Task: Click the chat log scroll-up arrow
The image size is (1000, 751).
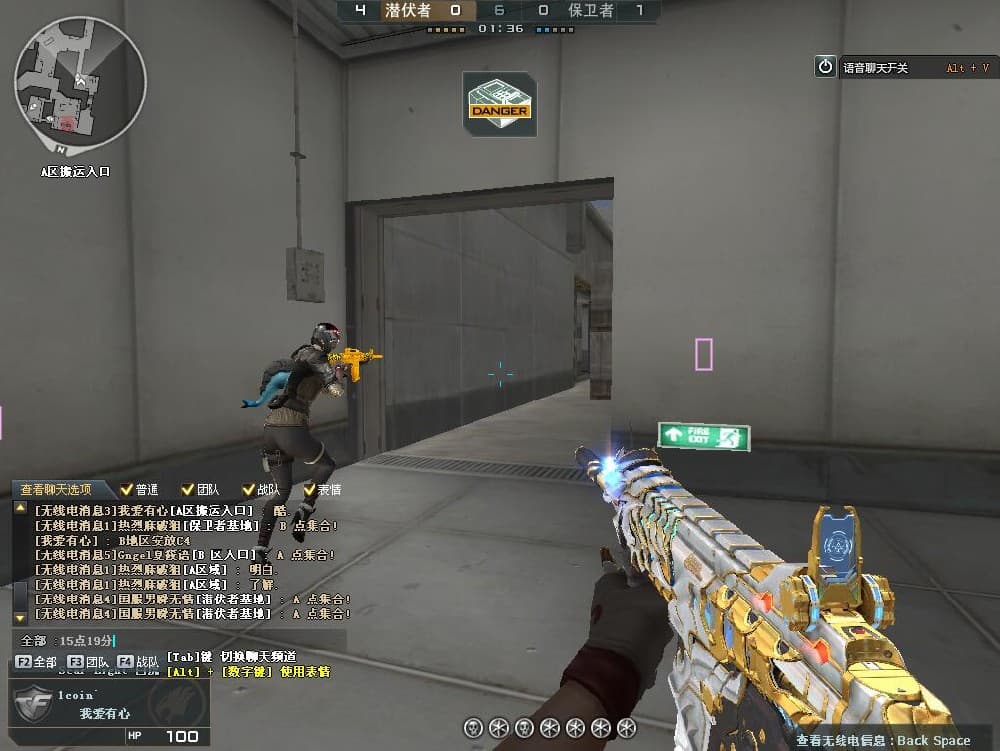Action: [20, 509]
